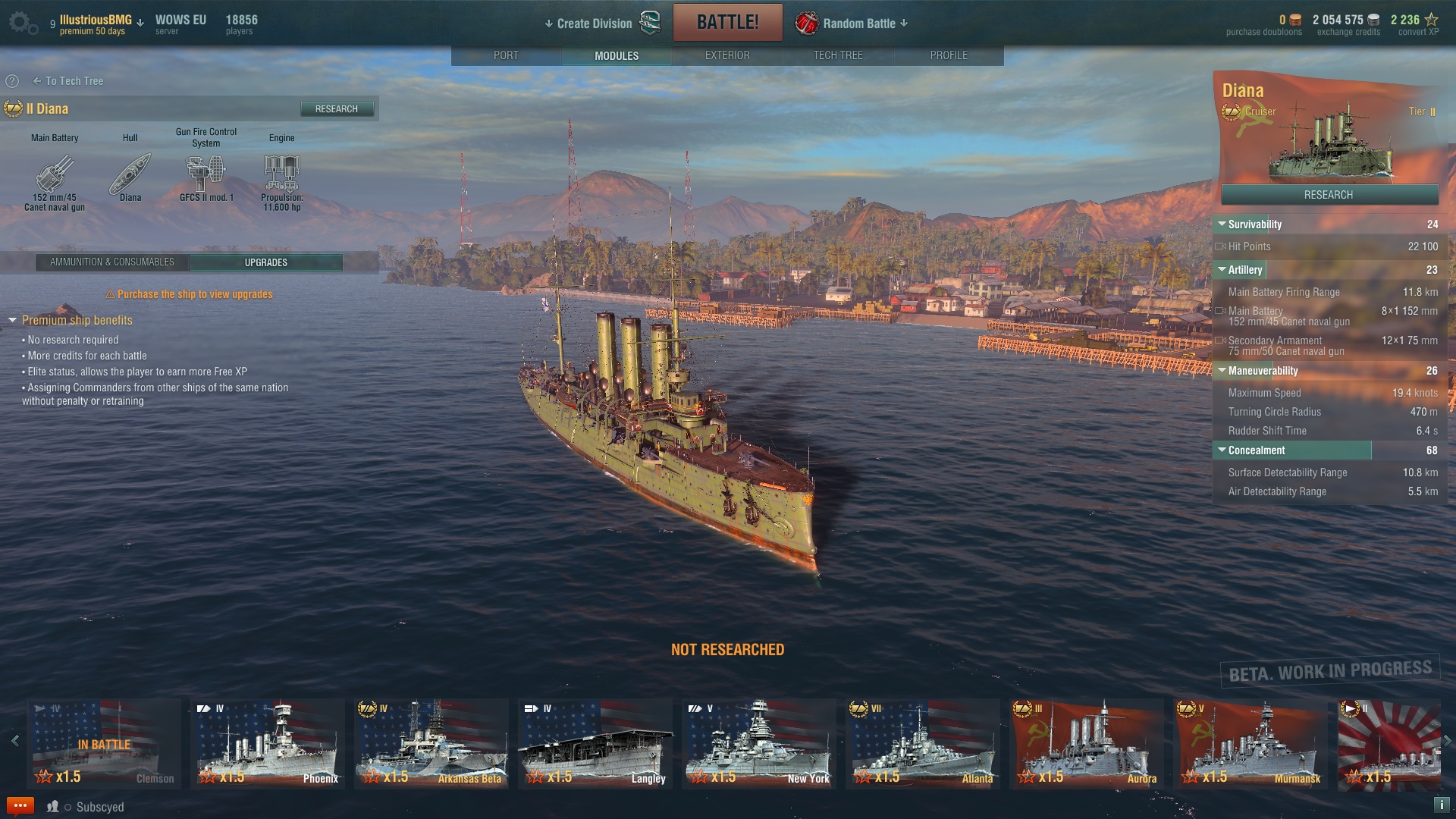Research Diana from the ship flag panel

tap(1329, 195)
